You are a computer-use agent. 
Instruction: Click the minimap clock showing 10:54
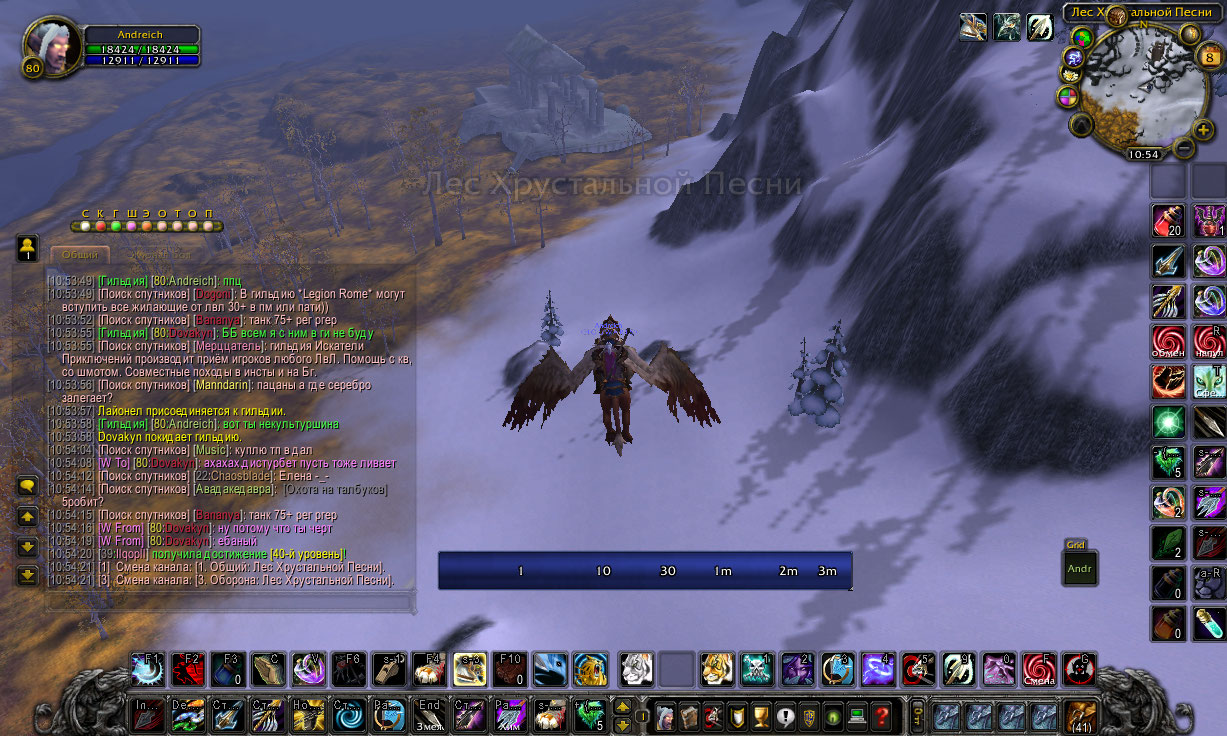(1143, 155)
